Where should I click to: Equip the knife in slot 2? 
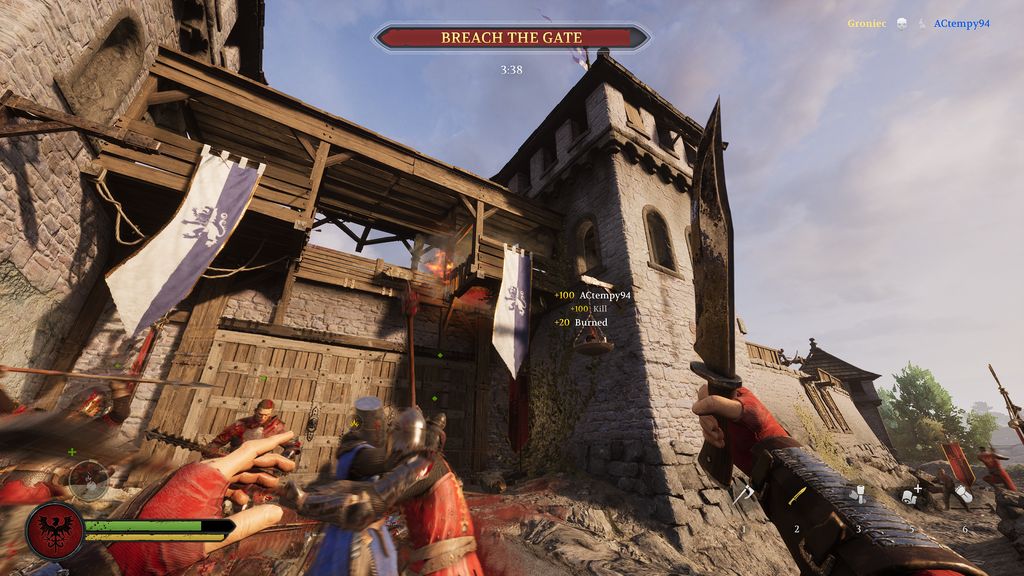797,495
